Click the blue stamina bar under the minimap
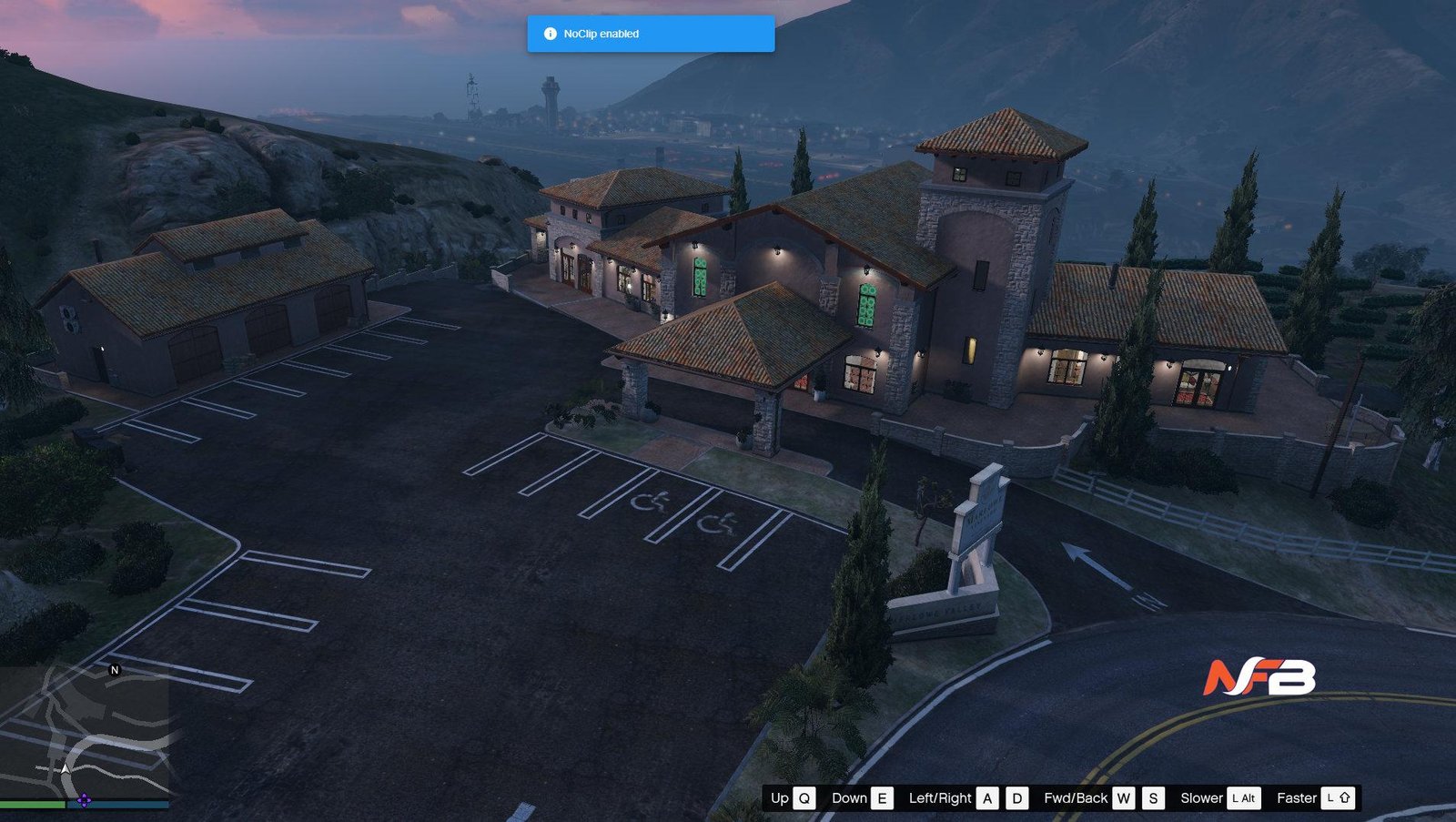This screenshot has width=1456, height=822. coord(118,805)
